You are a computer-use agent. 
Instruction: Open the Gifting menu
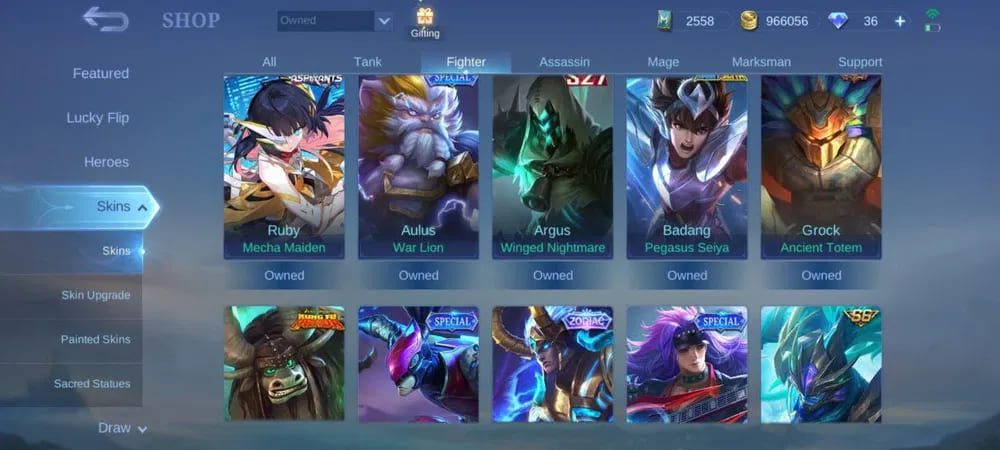[425, 23]
